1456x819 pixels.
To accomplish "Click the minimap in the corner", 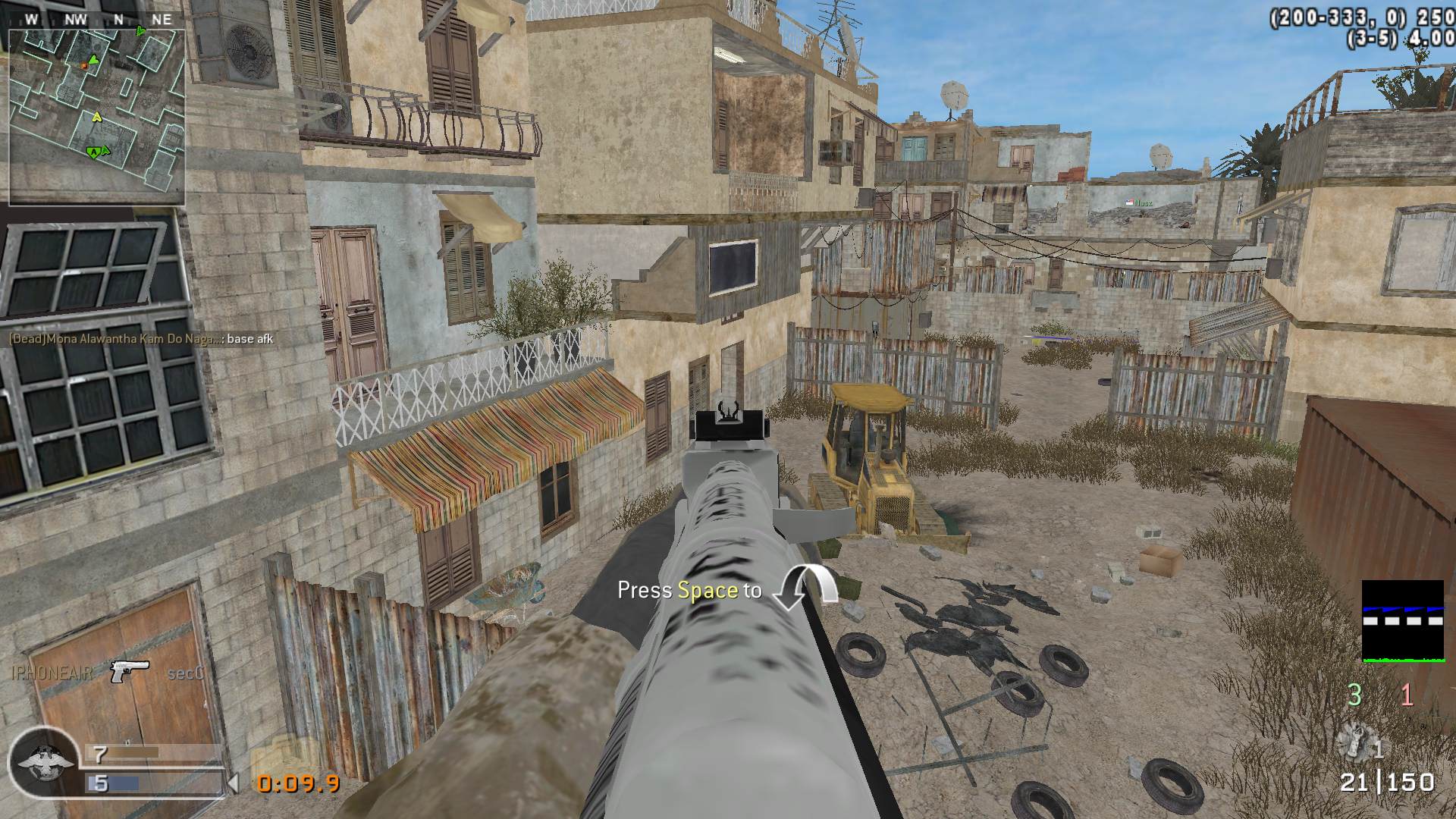I will [97, 118].
